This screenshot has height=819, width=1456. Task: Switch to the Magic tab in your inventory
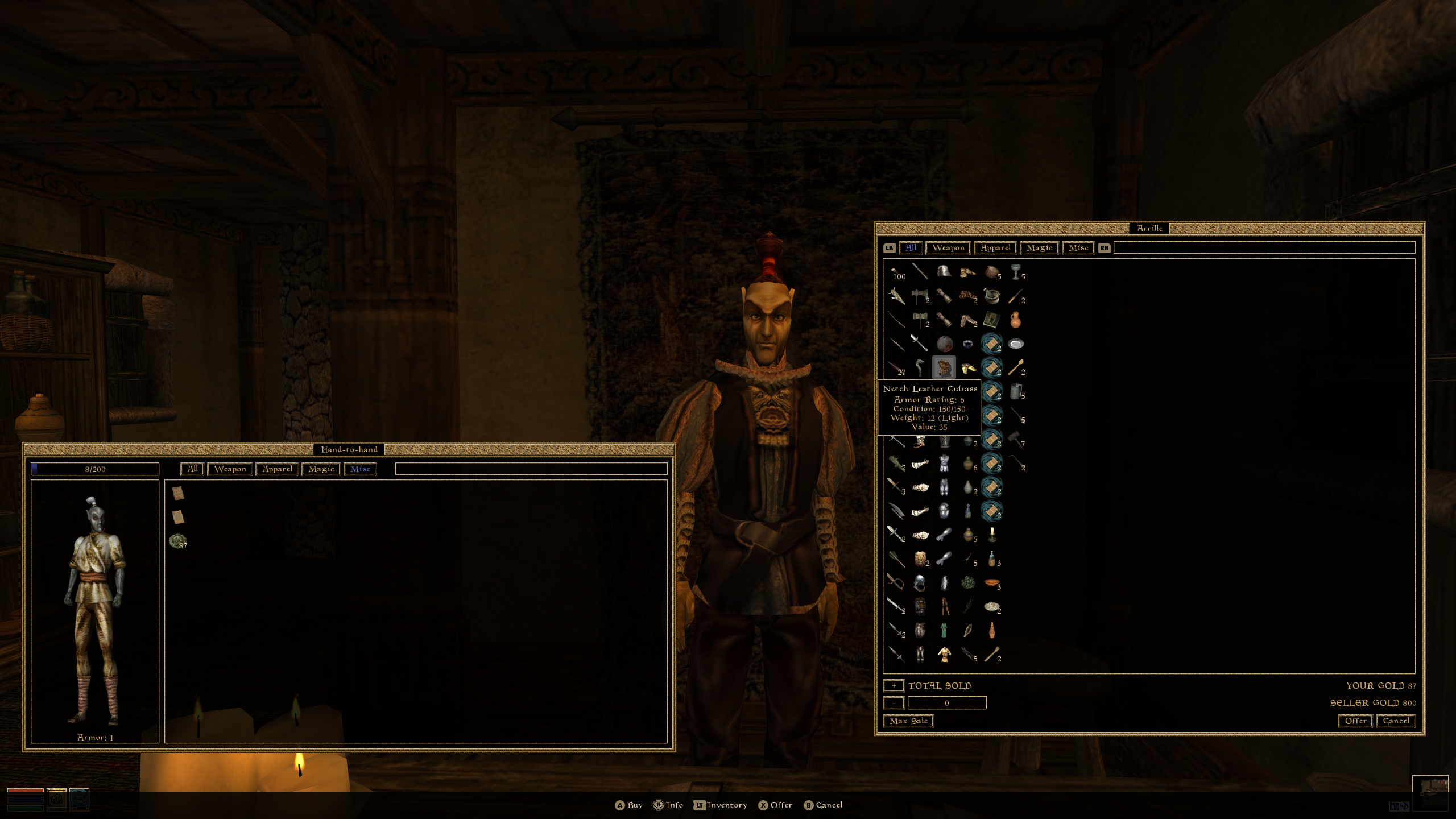[320, 469]
